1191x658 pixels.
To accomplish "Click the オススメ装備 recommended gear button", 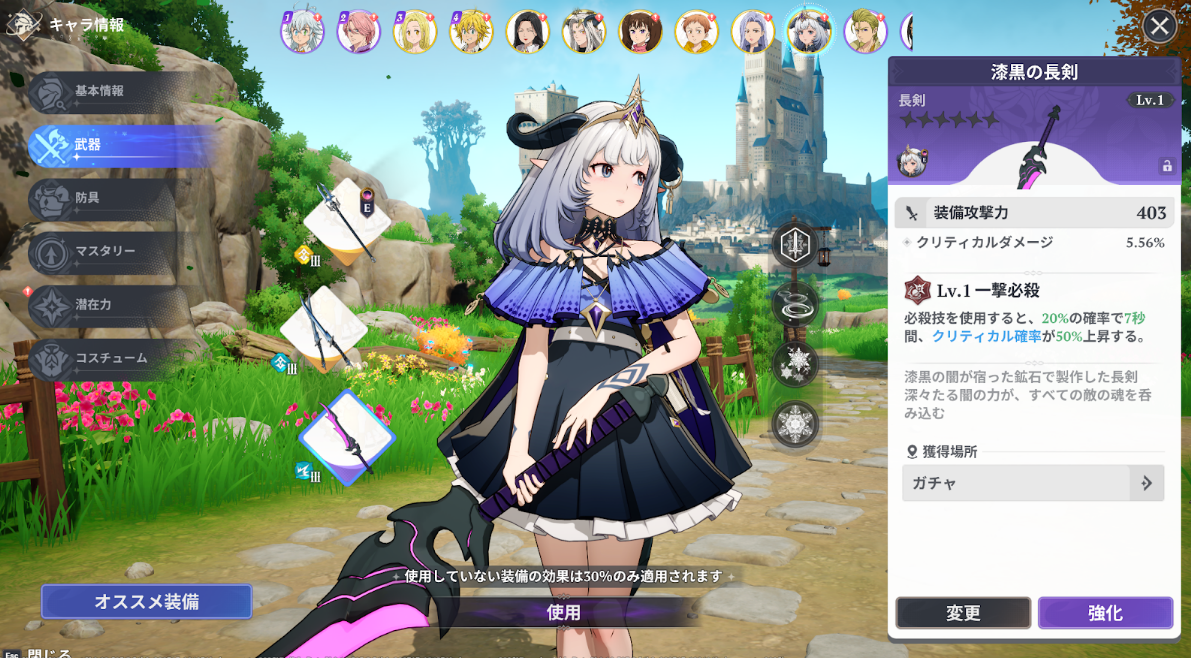I will [x=146, y=602].
